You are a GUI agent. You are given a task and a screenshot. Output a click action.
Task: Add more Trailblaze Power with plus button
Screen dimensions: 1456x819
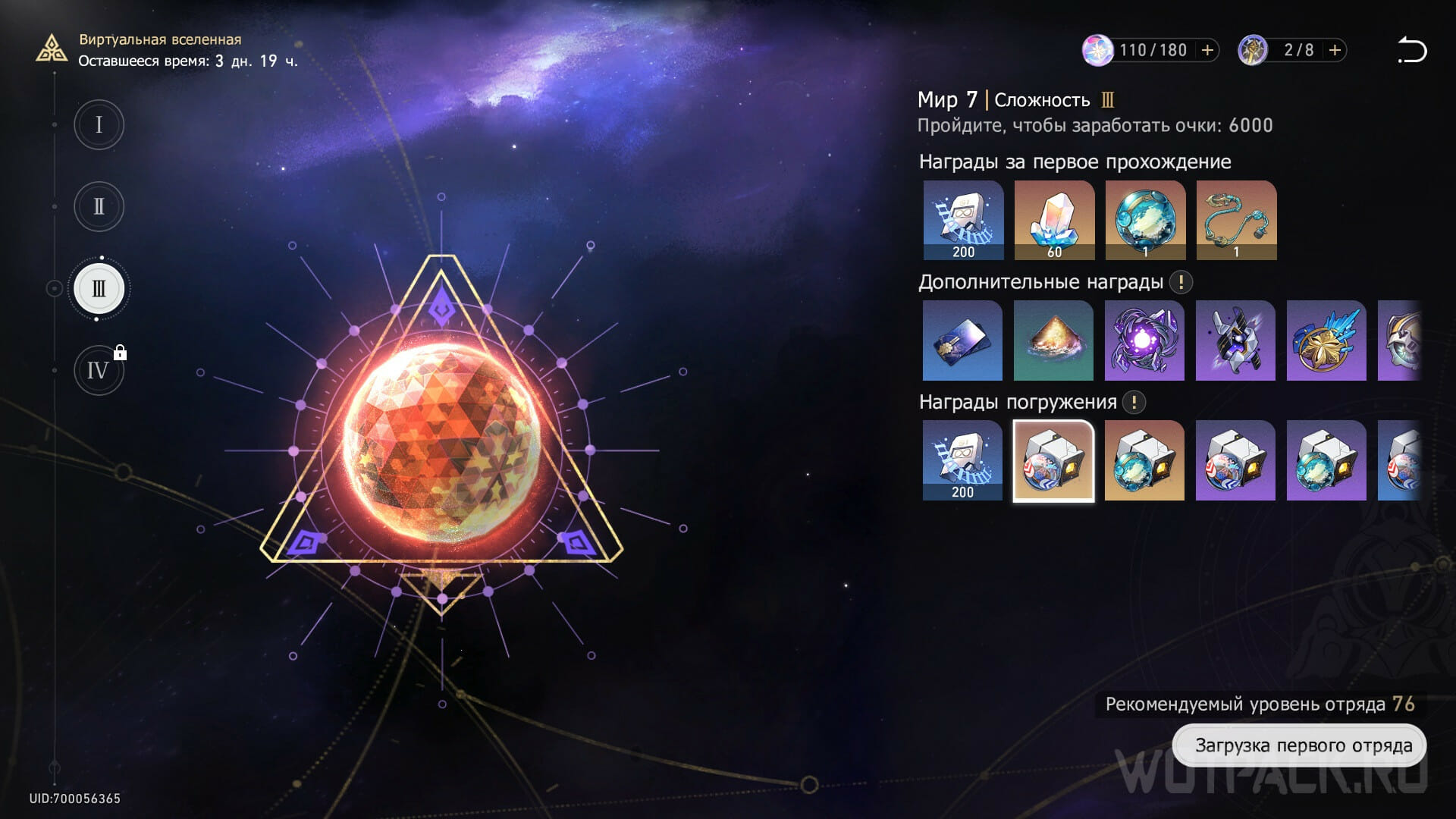(x=1207, y=50)
